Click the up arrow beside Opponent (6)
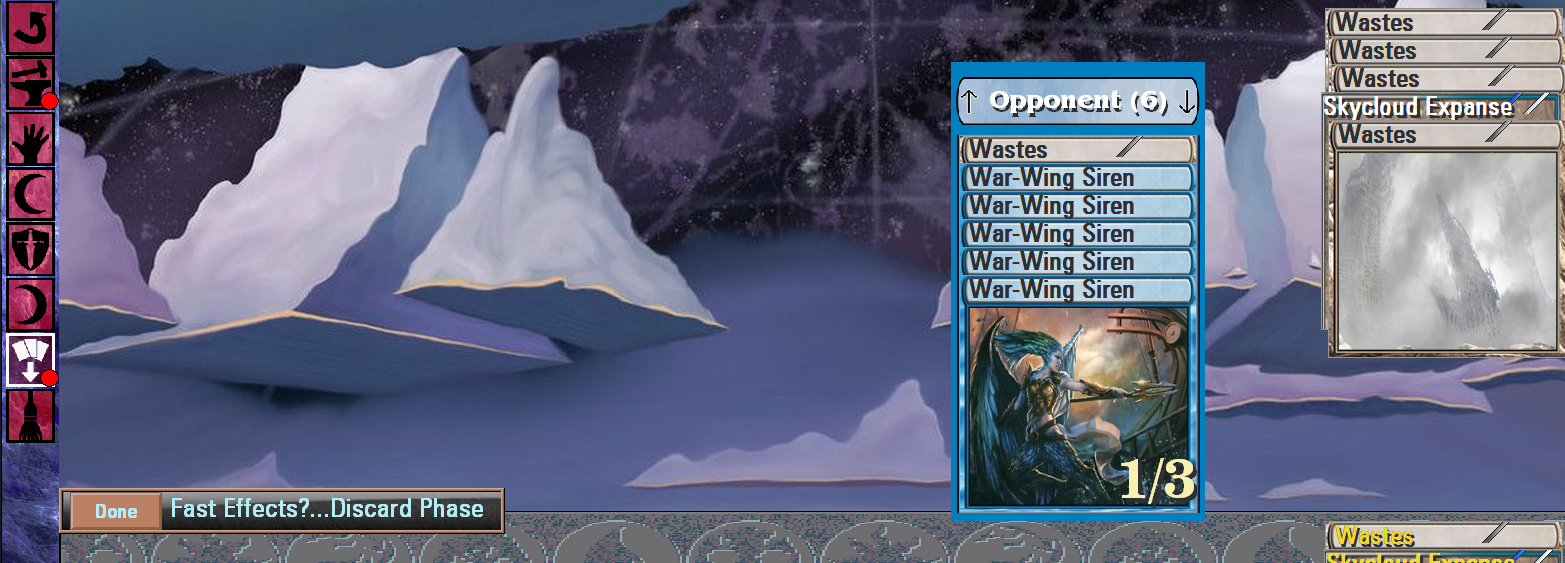This screenshot has width=1565, height=563. coord(969,101)
